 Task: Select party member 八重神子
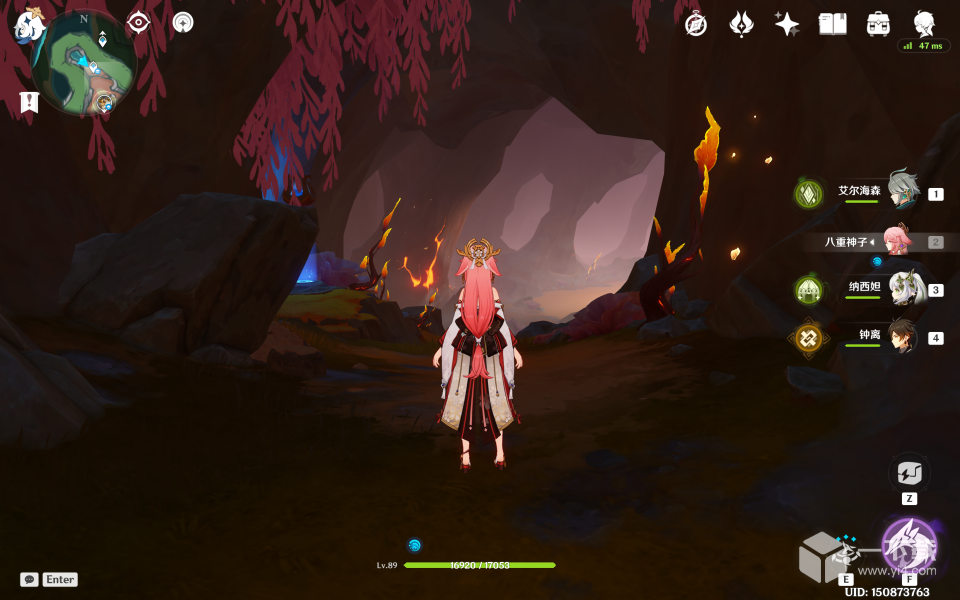coord(898,242)
